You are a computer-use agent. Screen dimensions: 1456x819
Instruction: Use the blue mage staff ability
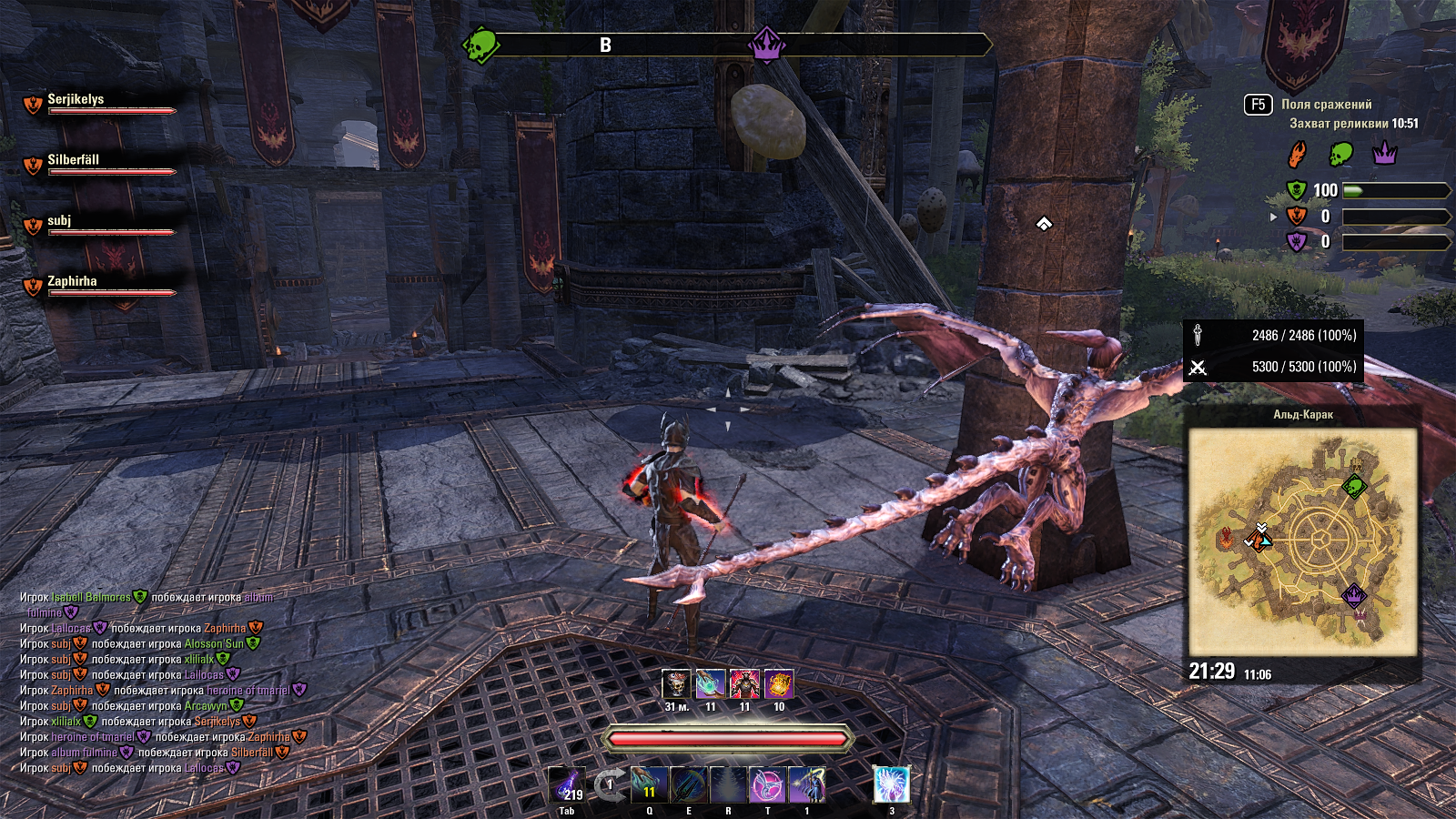tap(807, 784)
